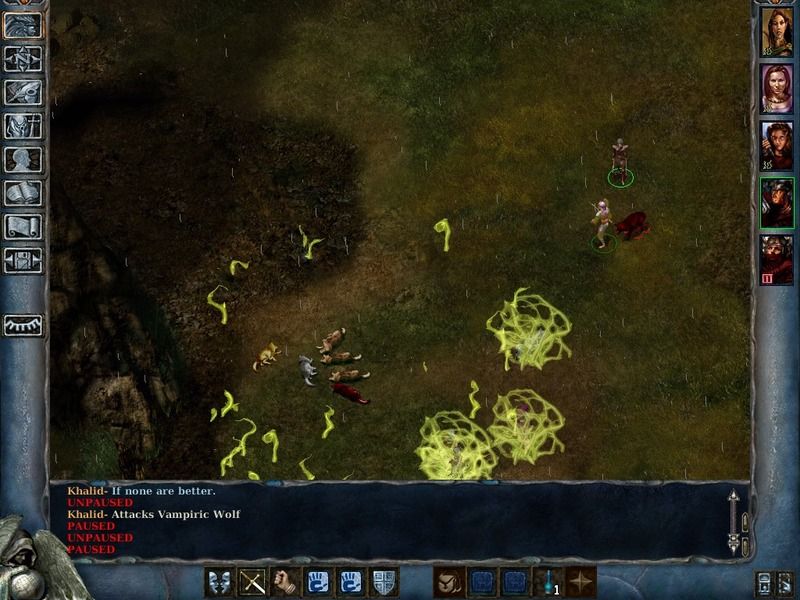Select the portrait marked with a red status icon
800x600 pixels.
[x=776, y=260]
